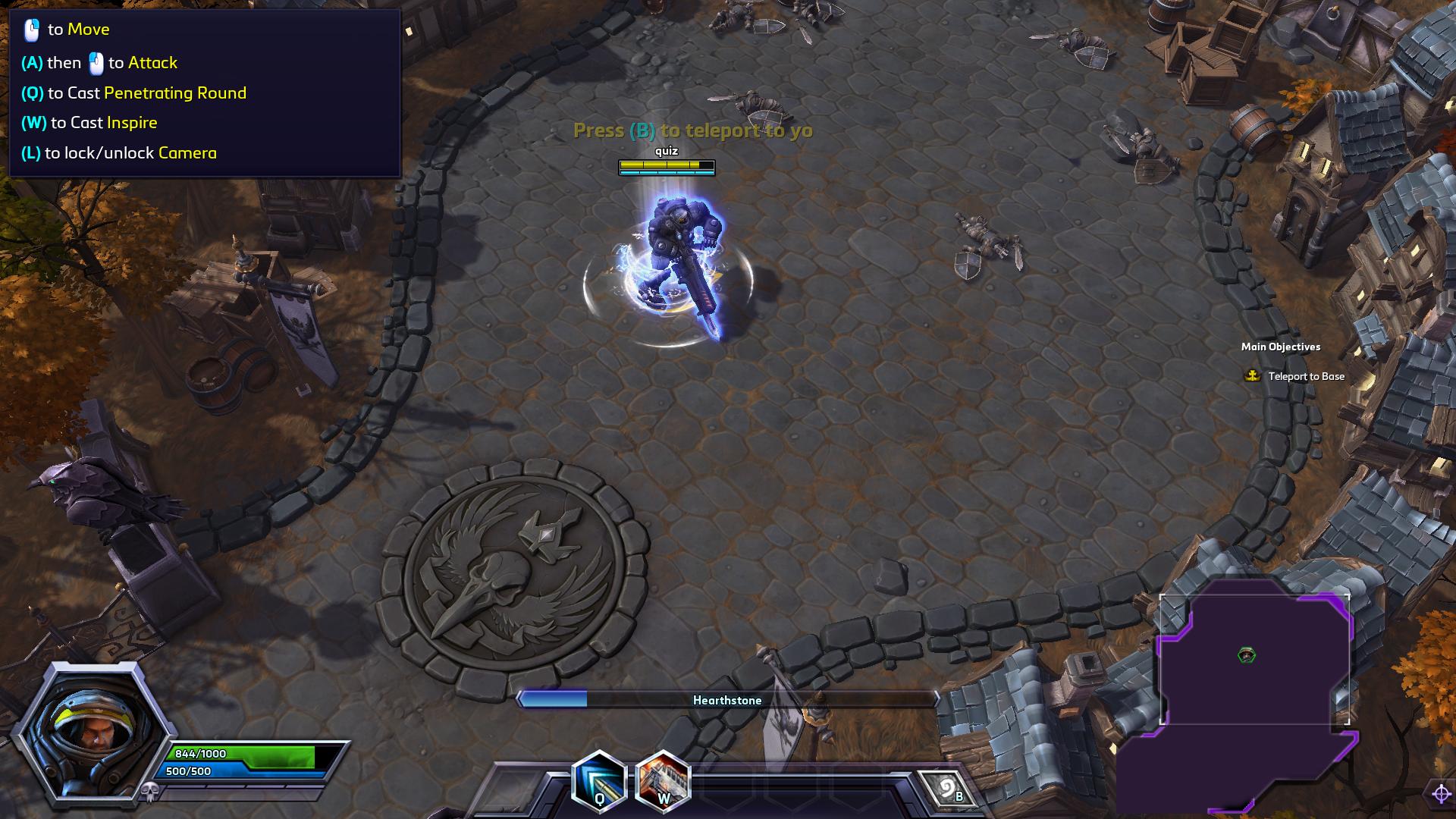Click the crosshair ping button beside minimap
Screen dimensions: 1456x819
point(1441,794)
